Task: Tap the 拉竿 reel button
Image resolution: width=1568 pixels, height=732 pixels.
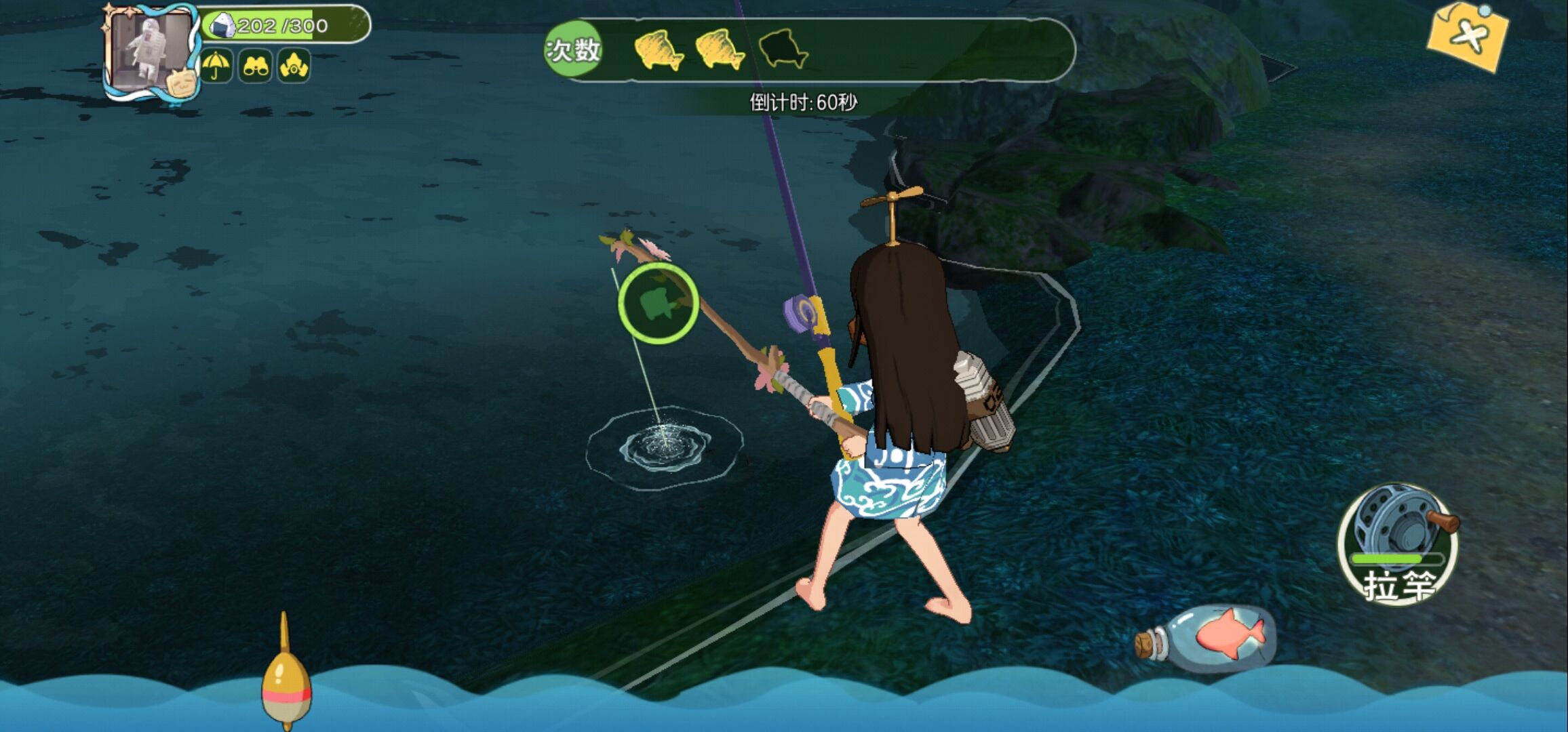Action: pyautogui.click(x=1397, y=544)
